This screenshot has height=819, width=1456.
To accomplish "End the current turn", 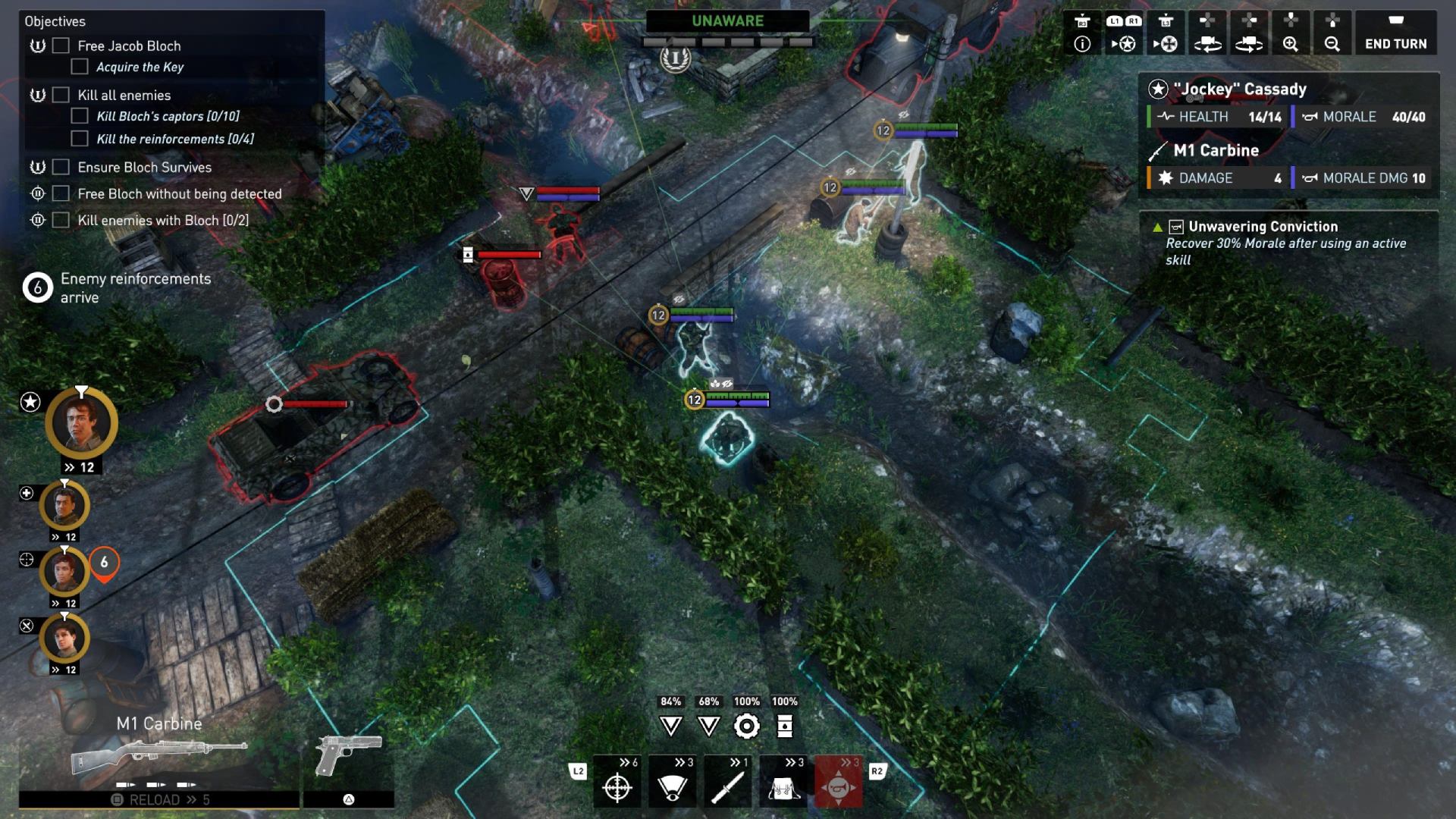I will 1395,35.
